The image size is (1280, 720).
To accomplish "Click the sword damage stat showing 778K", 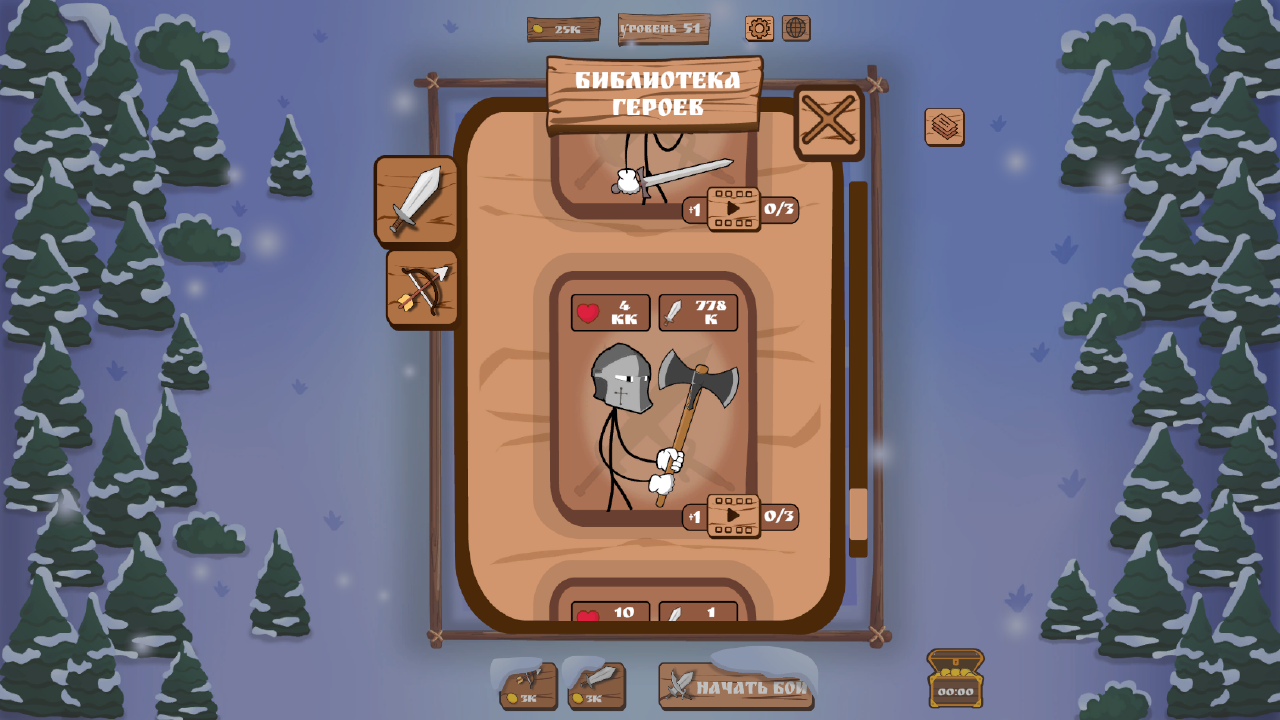I will (697, 312).
